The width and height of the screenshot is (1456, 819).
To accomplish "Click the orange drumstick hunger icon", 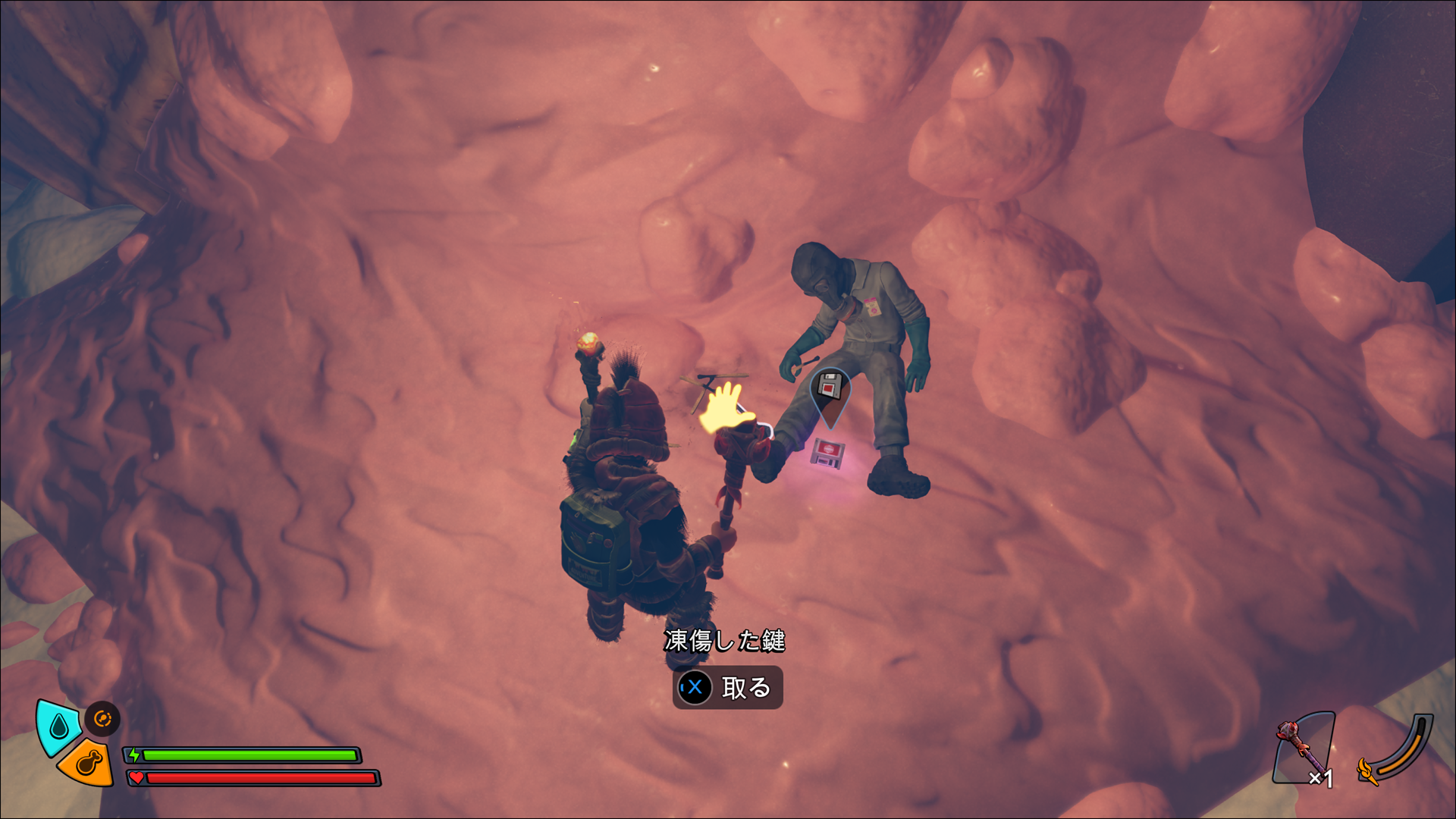I will [88, 762].
